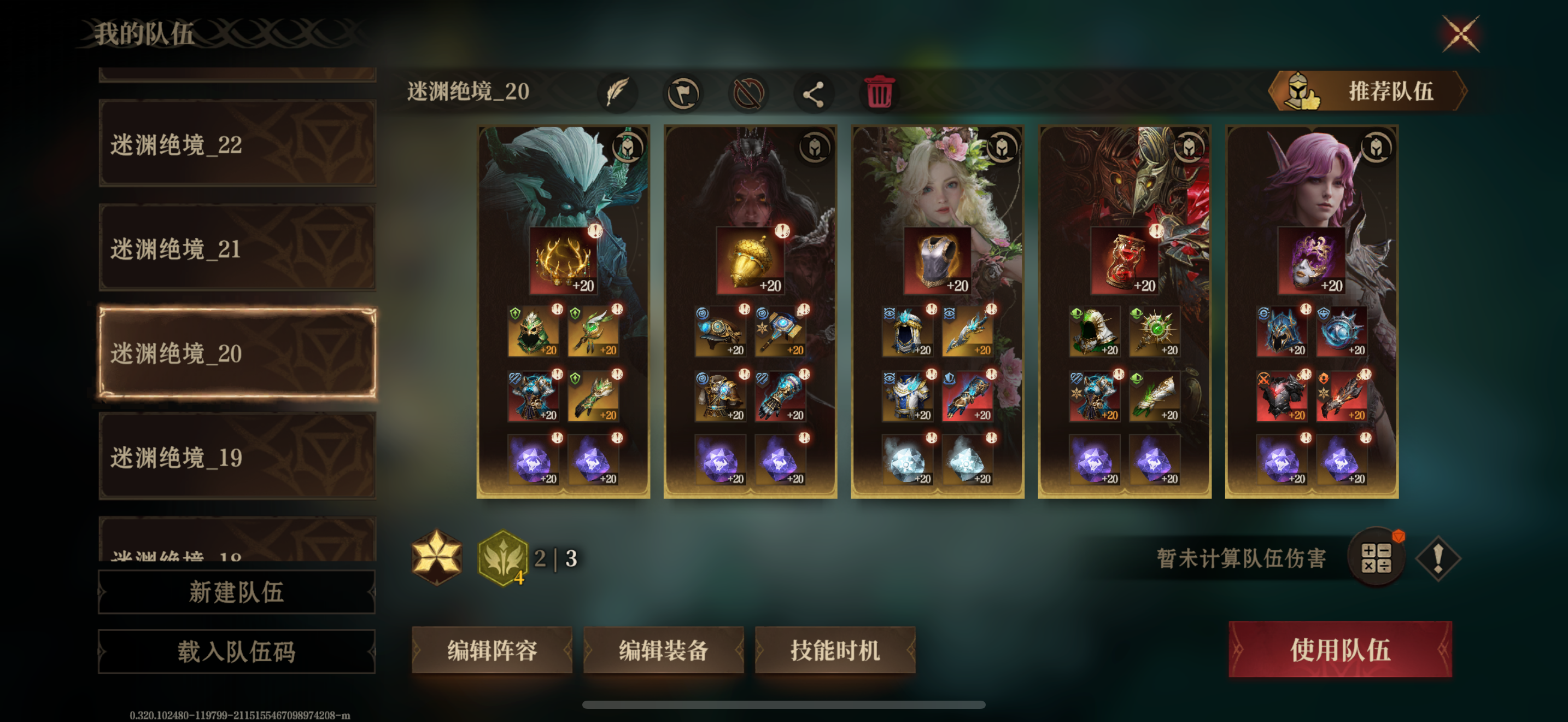Select 迷渊绝境_22 from the team list

[x=237, y=145]
